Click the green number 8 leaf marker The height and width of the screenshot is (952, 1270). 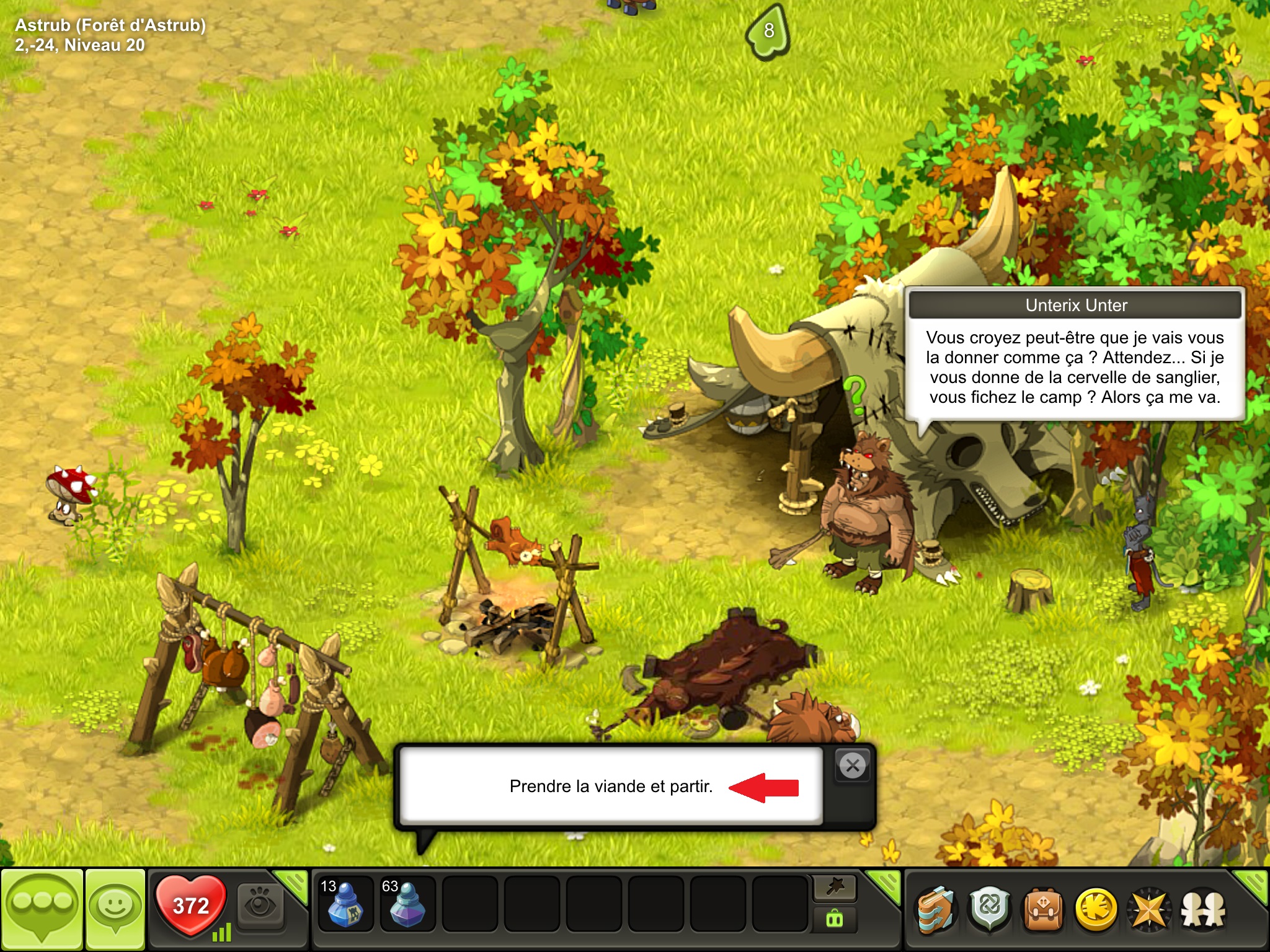768,31
